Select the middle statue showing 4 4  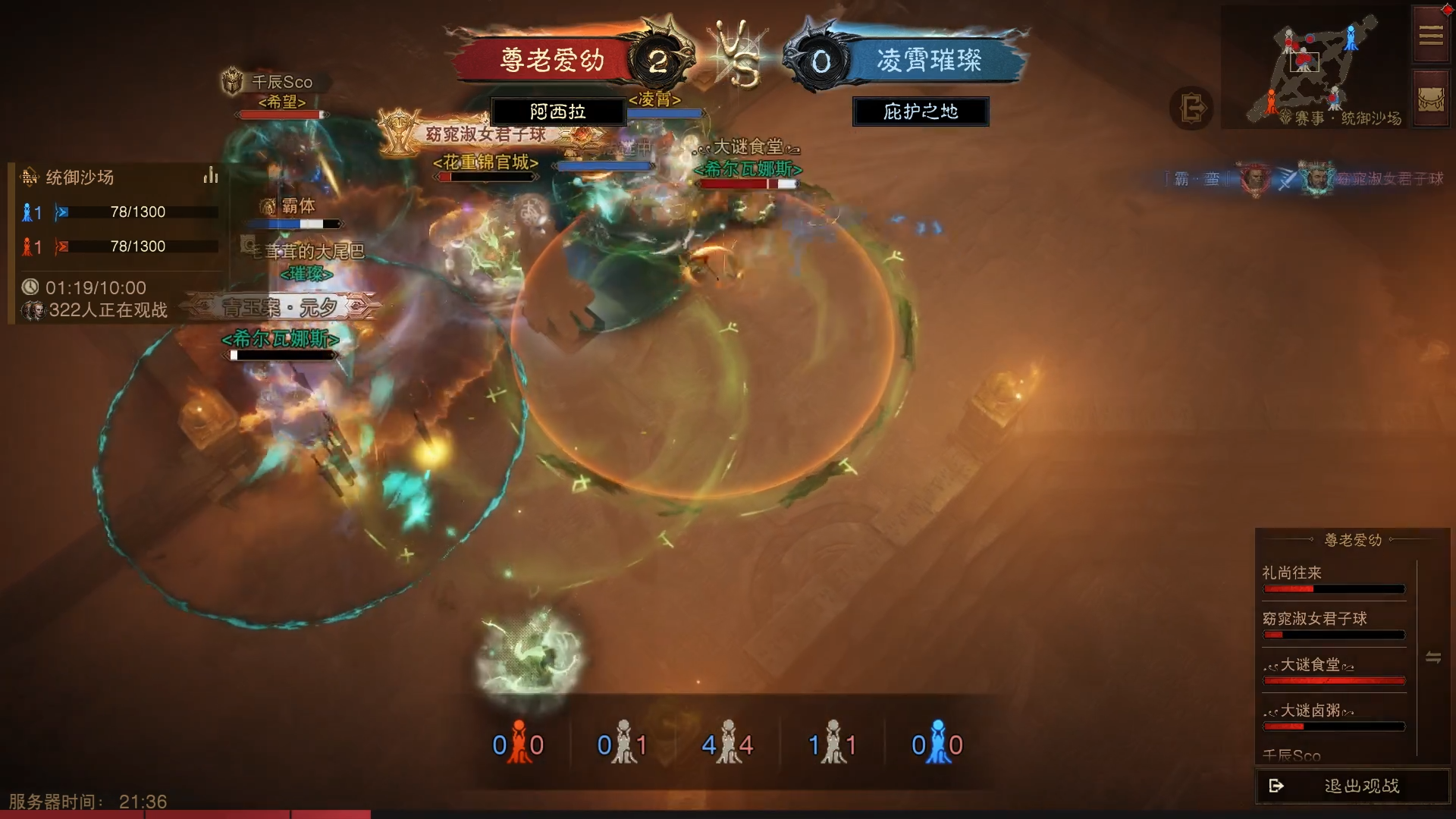pyautogui.click(x=727, y=743)
